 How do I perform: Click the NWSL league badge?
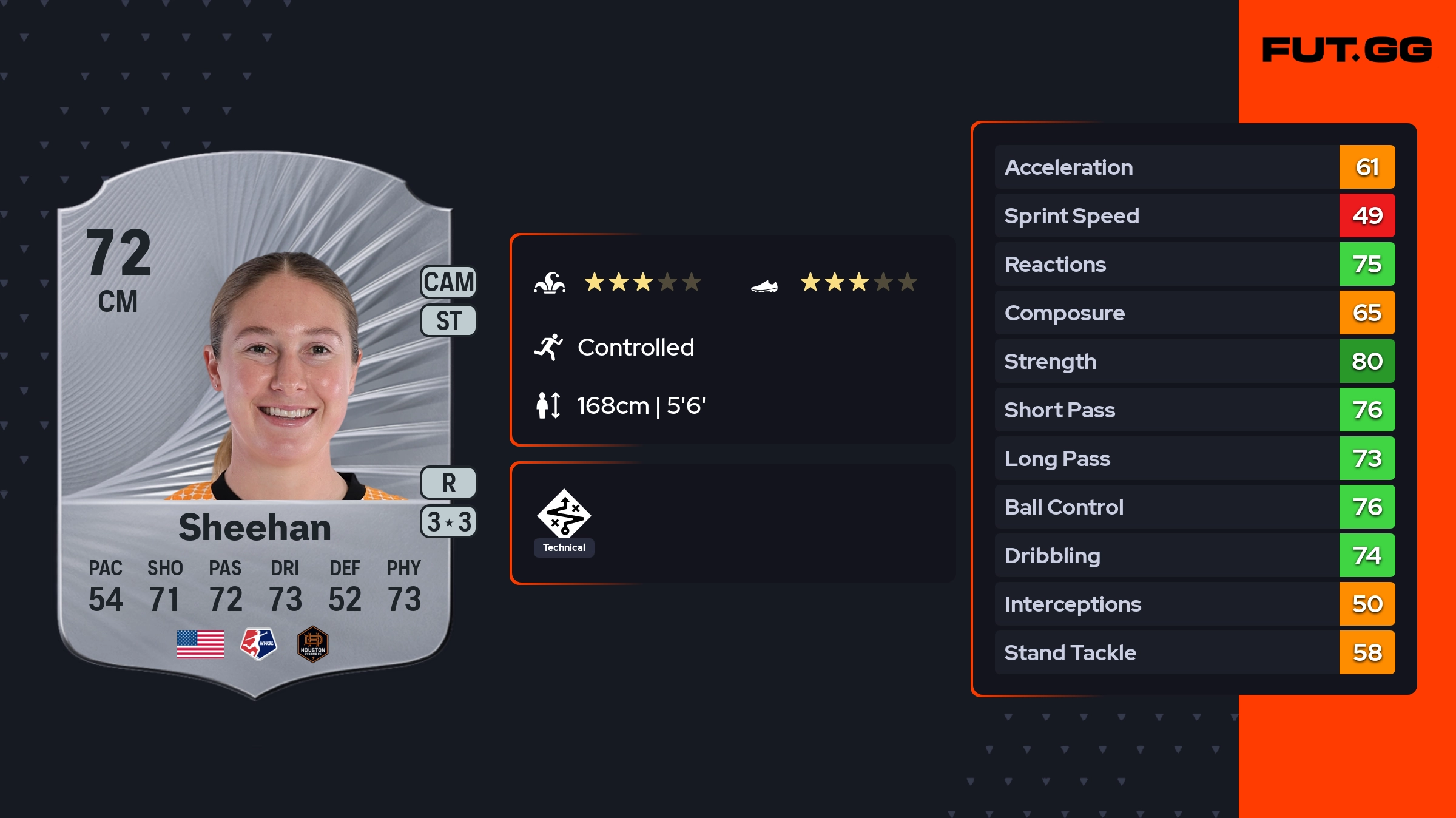[258, 644]
